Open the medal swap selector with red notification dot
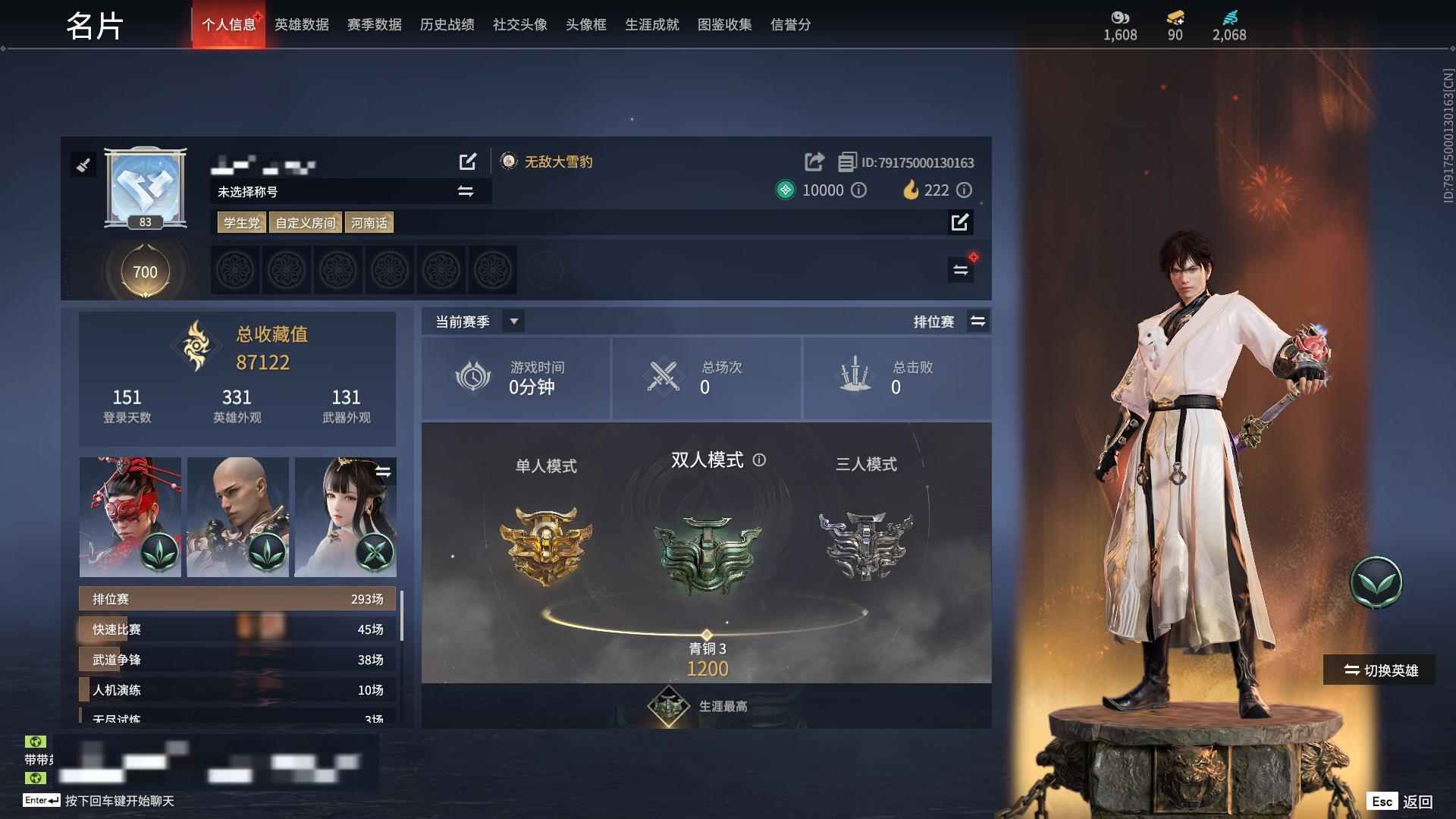Image resolution: width=1456 pixels, height=819 pixels. [x=960, y=269]
